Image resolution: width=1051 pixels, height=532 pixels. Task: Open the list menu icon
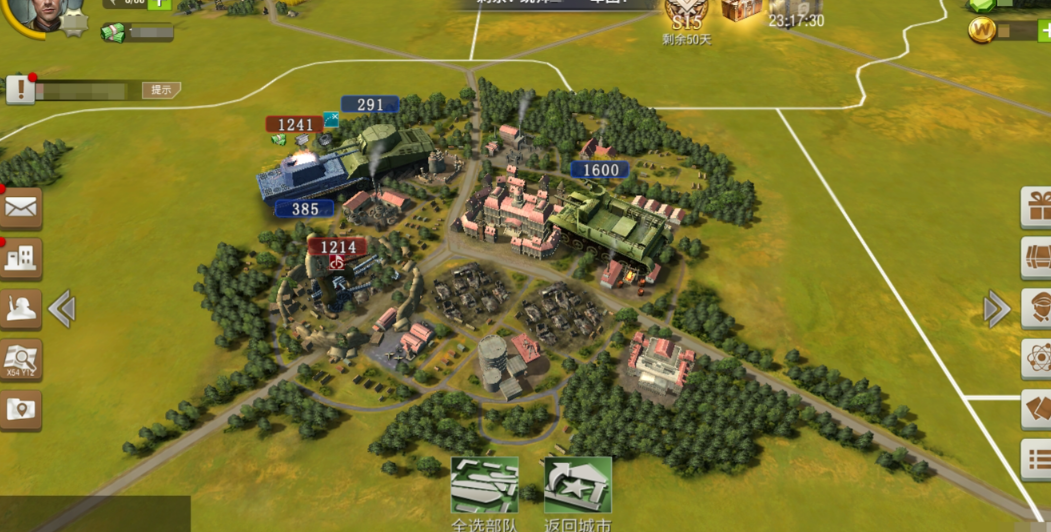click(1037, 460)
